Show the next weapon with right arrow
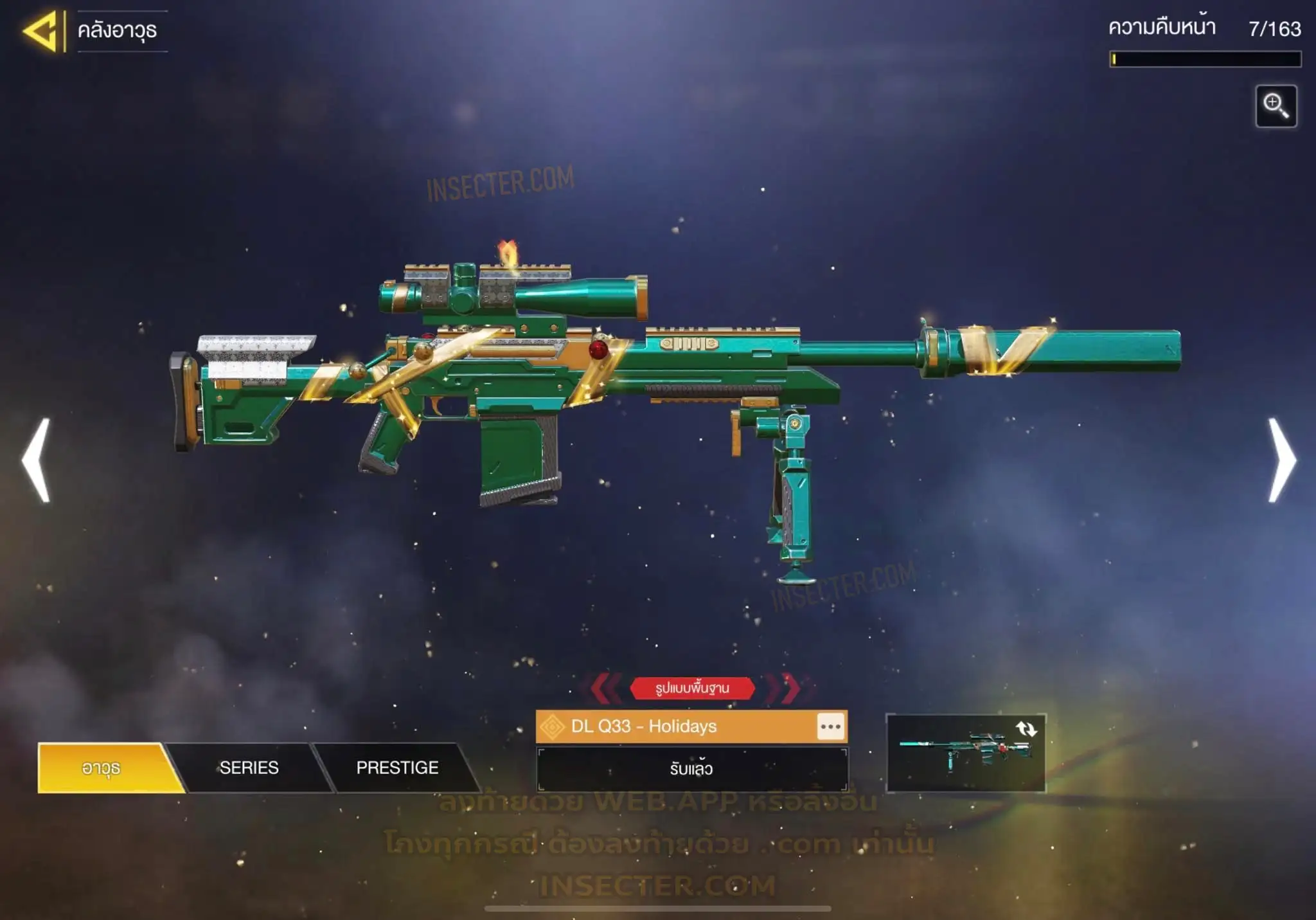The width and height of the screenshot is (1316, 920). 1281,460
